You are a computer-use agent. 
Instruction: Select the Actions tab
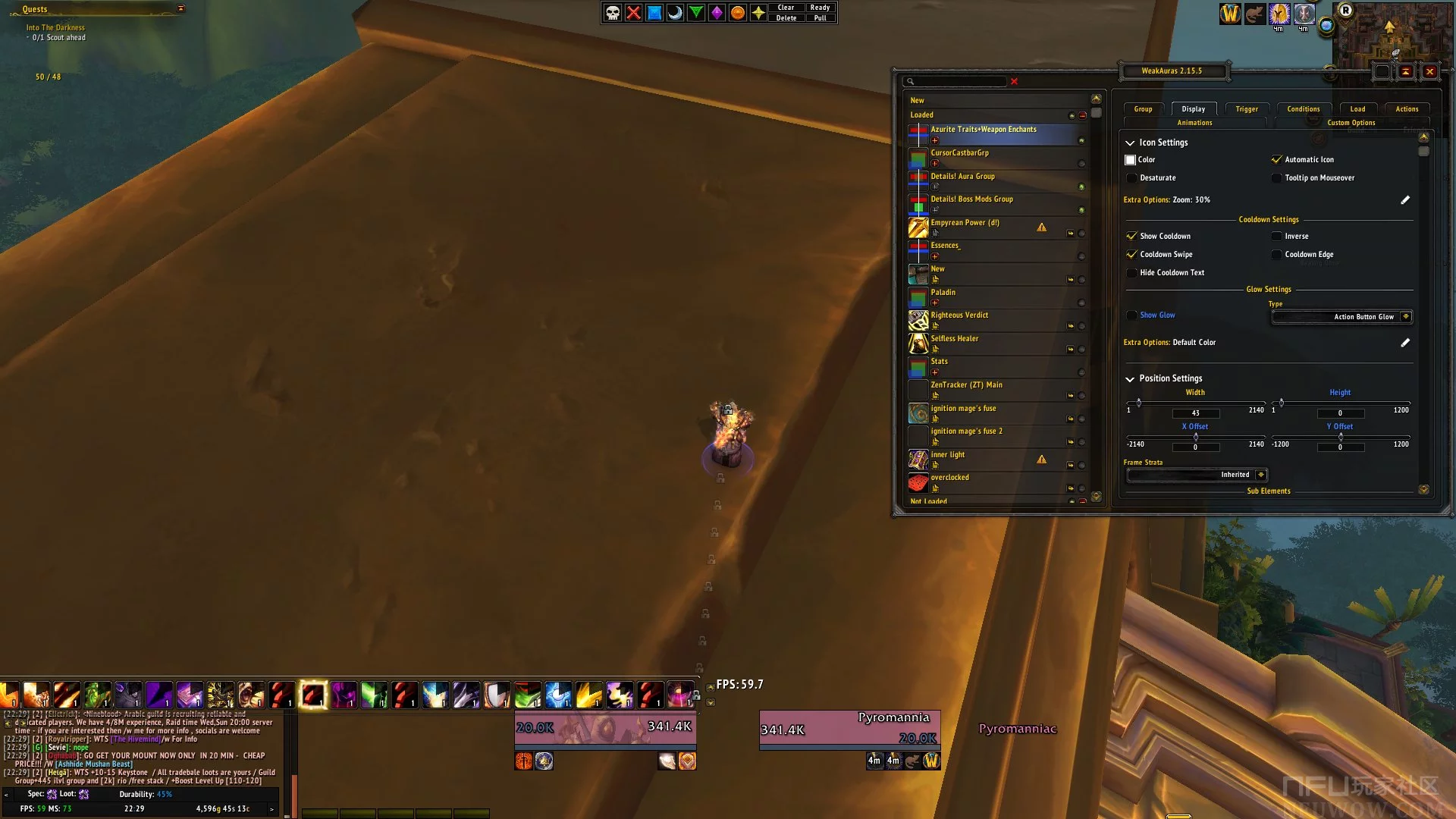click(x=1407, y=109)
